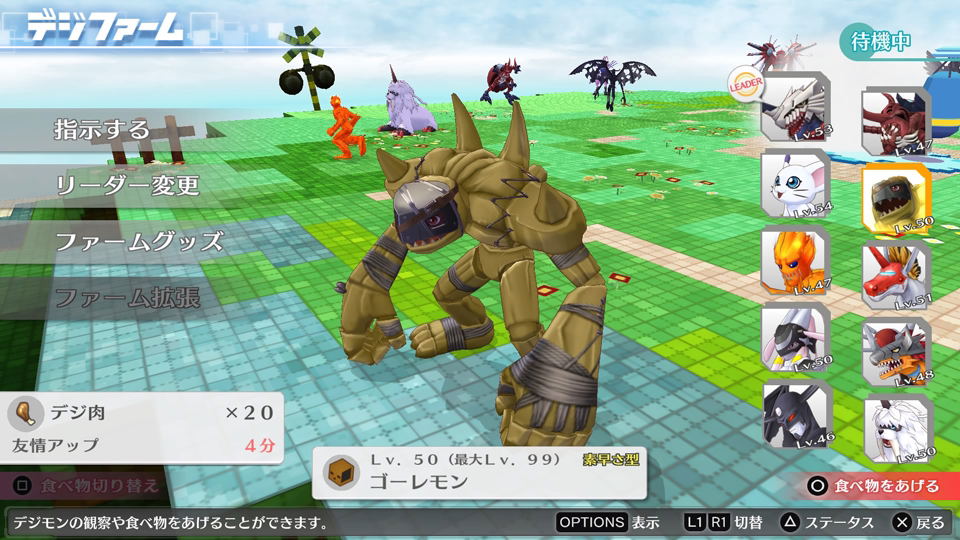Give food with 食べ物をあげる button
This screenshot has width=960, height=540.
[876, 486]
